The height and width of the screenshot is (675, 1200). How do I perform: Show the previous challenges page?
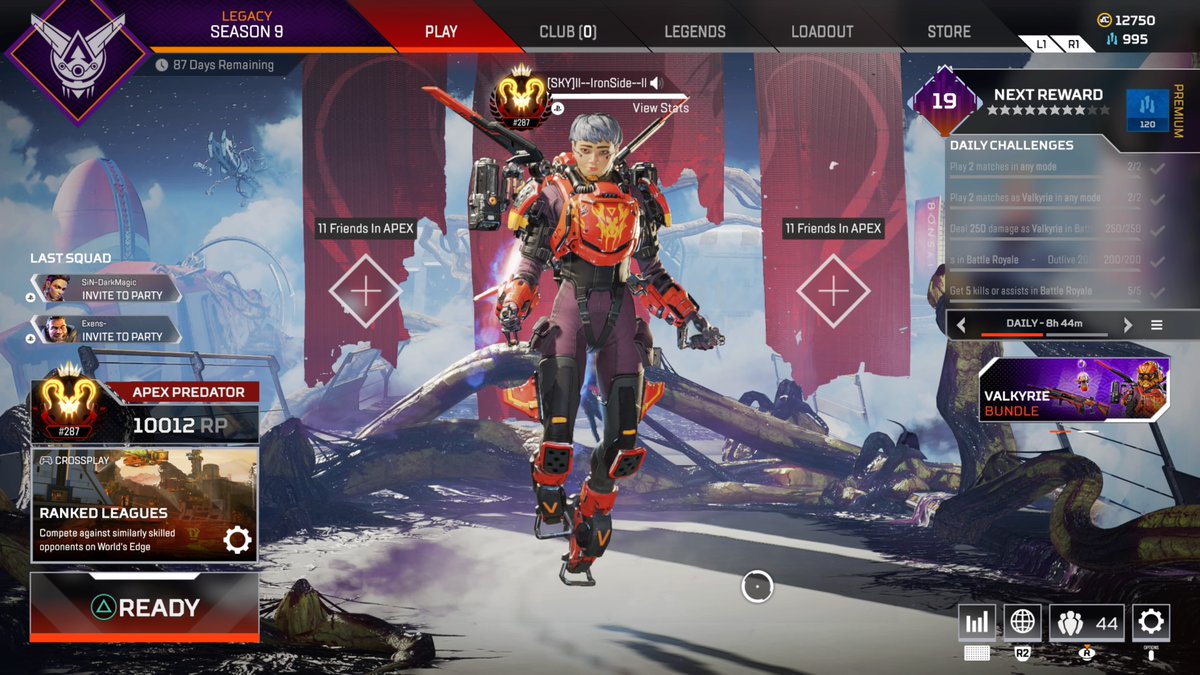(961, 325)
